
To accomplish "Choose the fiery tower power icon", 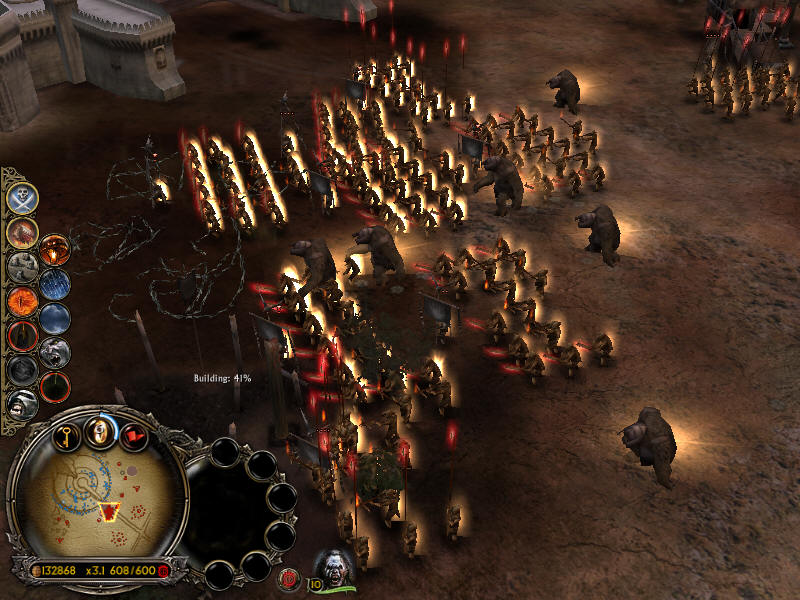I will pos(55,249).
